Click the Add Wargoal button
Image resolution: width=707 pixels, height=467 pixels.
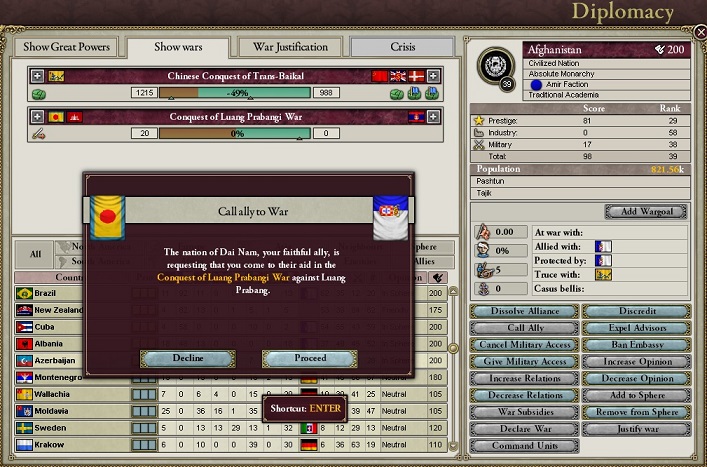pyautogui.click(x=644, y=212)
